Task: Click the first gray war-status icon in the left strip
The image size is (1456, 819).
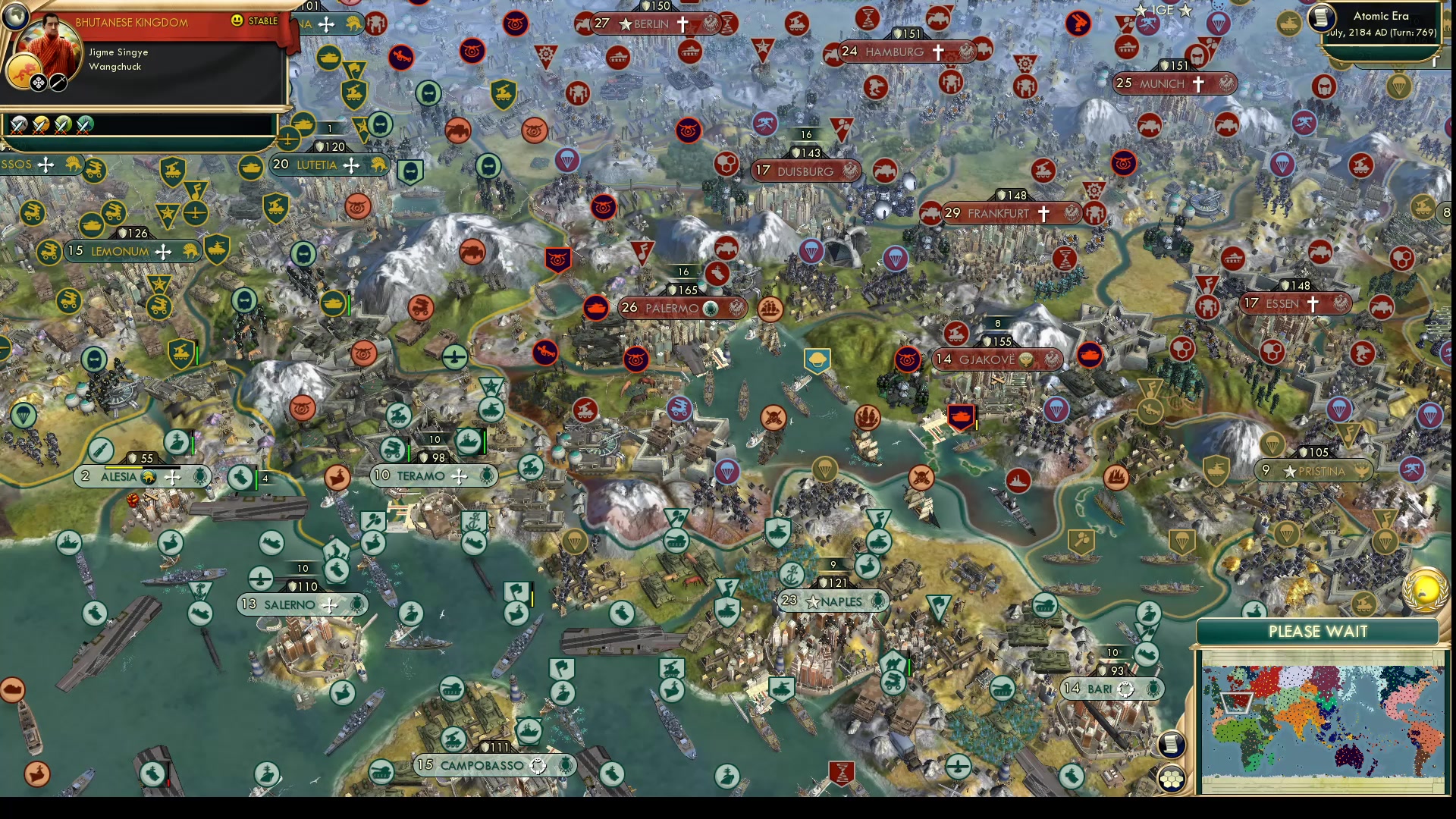Action: (x=17, y=124)
